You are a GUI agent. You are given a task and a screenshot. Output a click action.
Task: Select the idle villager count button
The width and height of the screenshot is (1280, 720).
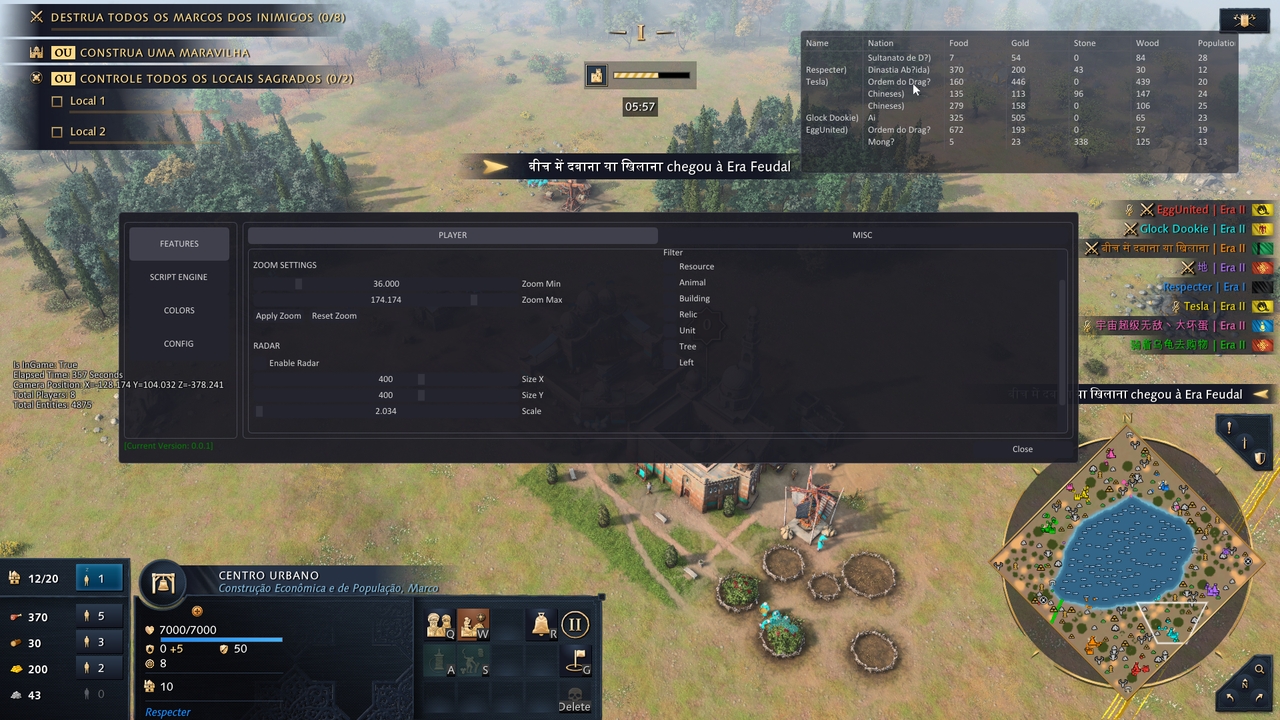(x=99, y=579)
